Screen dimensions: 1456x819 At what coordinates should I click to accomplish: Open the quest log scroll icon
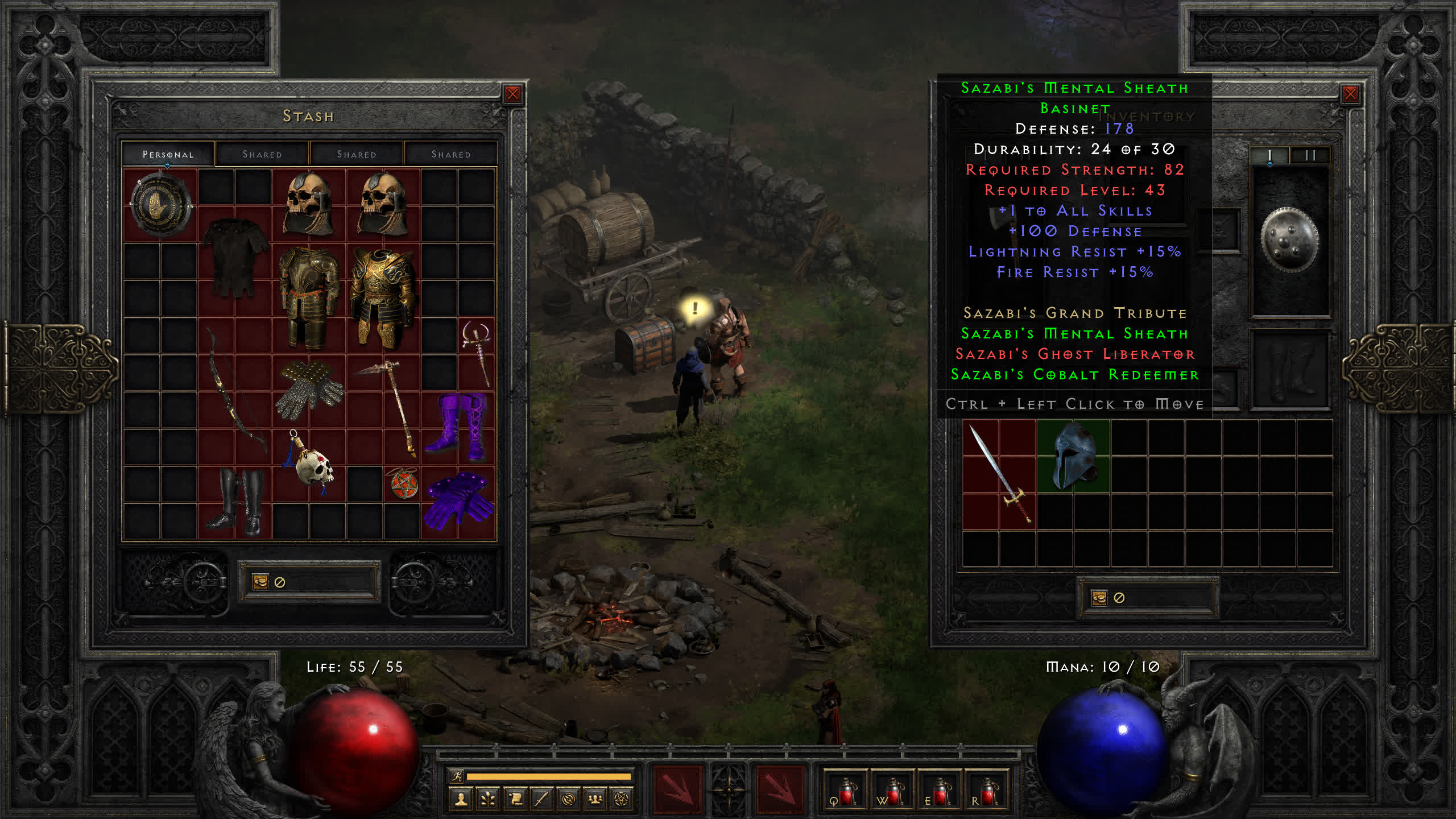(515, 800)
